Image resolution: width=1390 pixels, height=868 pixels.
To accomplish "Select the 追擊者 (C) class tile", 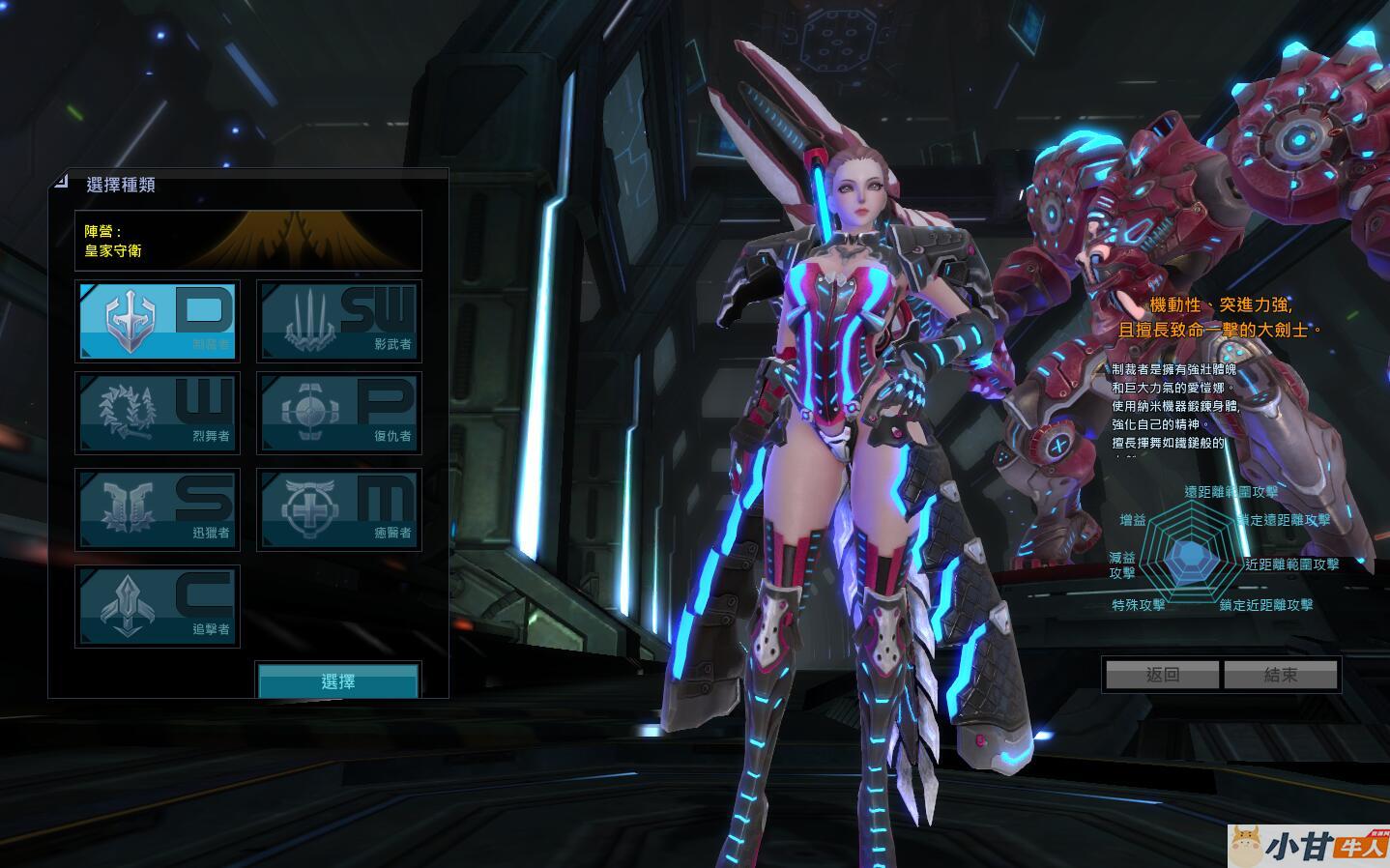I will (x=158, y=607).
